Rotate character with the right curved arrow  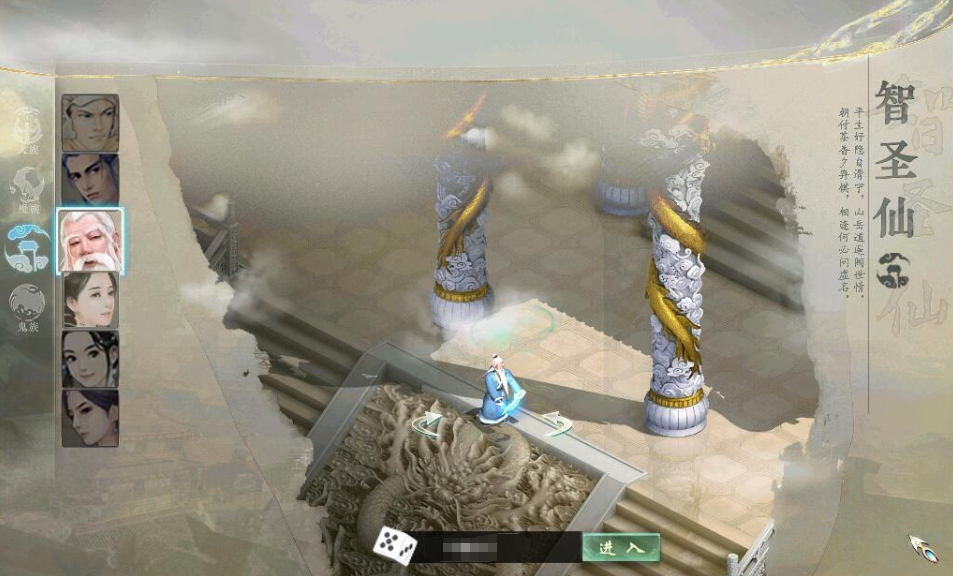tap(556, 423)
